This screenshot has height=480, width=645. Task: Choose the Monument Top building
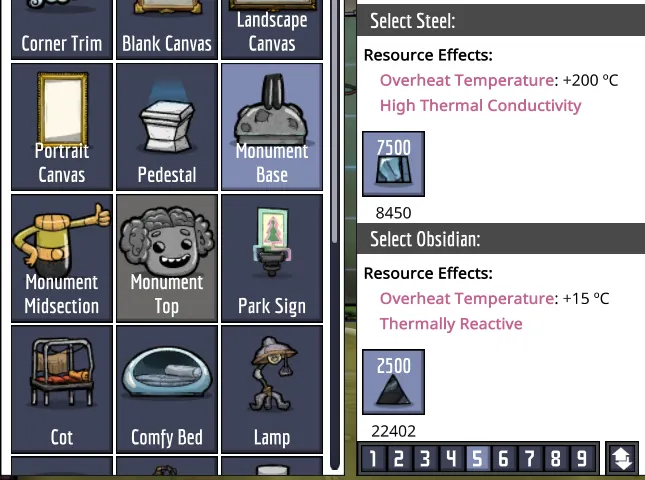pos(167,258)
